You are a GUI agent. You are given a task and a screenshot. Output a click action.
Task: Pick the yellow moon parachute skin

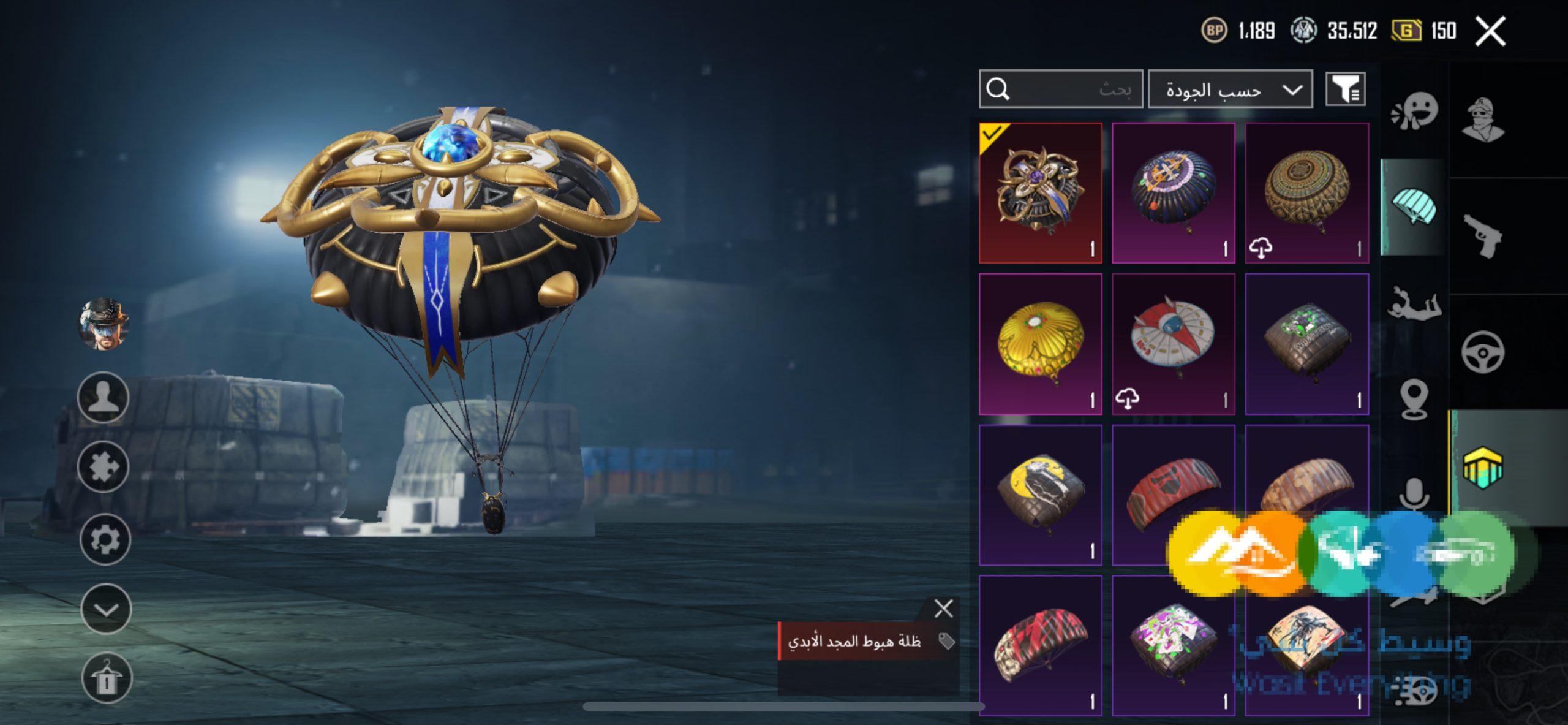point(1041,495)
